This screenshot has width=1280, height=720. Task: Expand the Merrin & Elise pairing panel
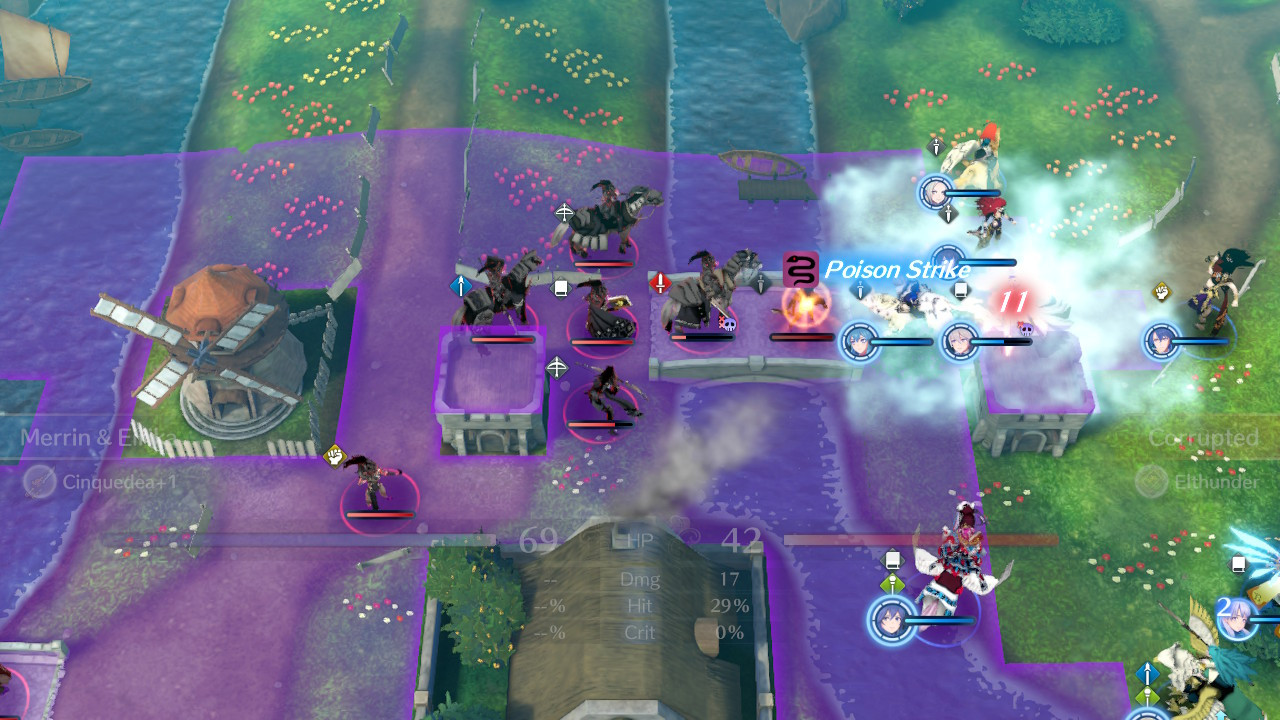pos(100,437)
